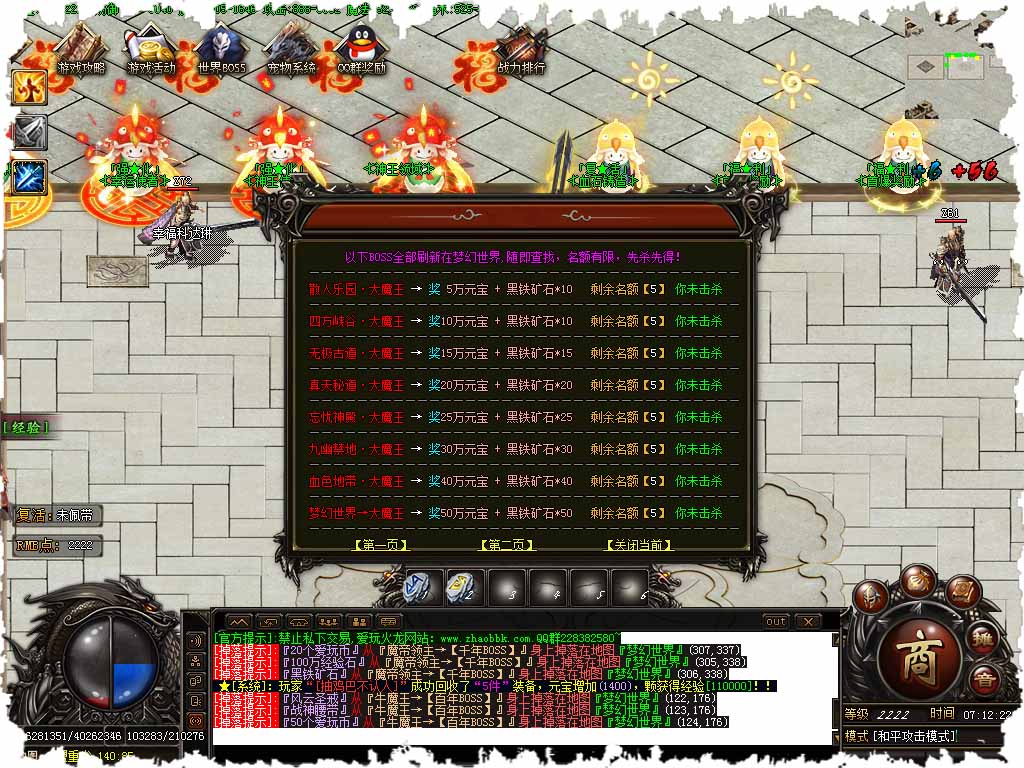Activate the blue lightning skill icon
1024x768 pixels.
point(30,177)
